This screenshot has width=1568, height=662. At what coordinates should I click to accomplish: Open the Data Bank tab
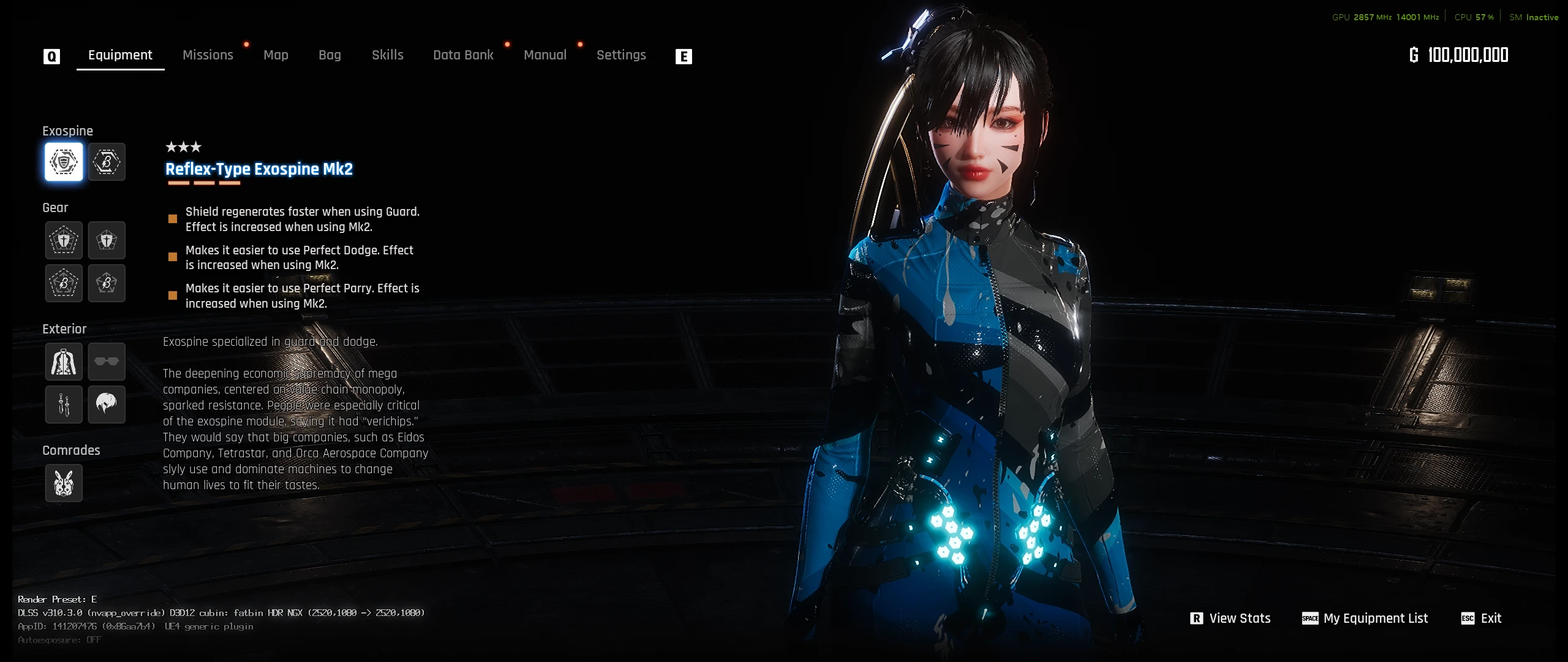click(463, 55)
